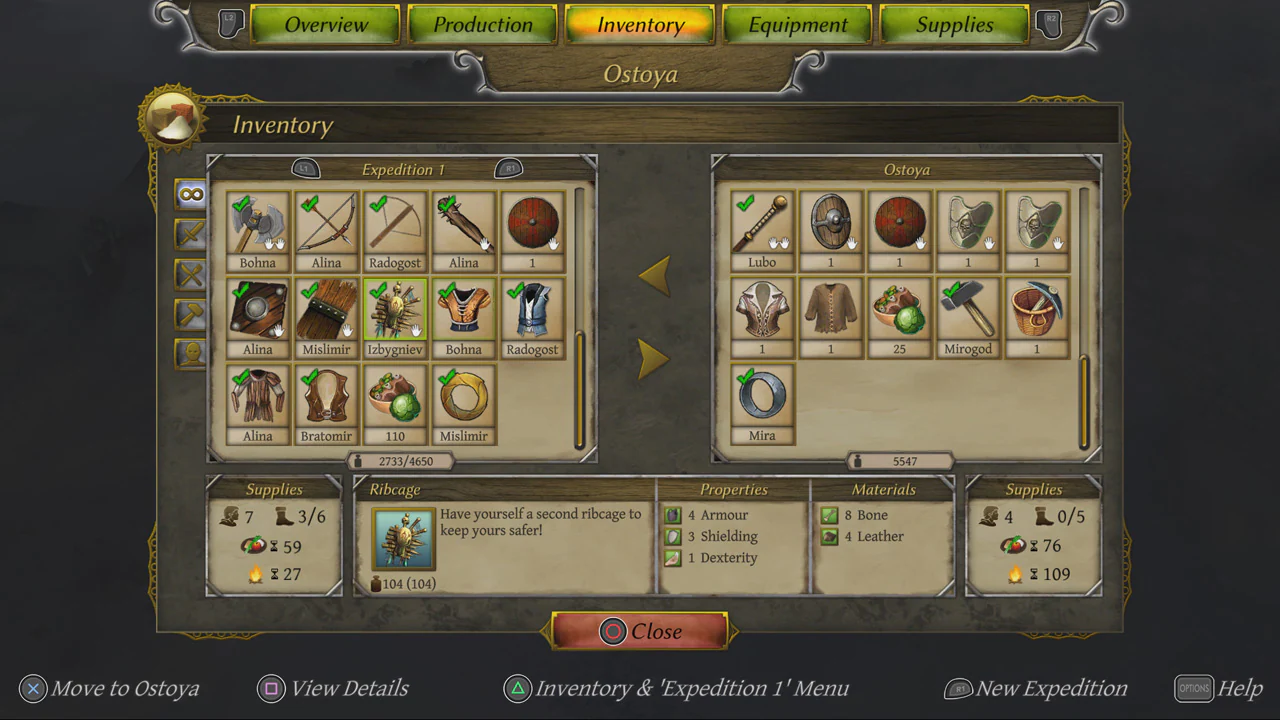This screenshot has height=720, width=1280.
Task: Select the character head filter icon
Action: 191,352
